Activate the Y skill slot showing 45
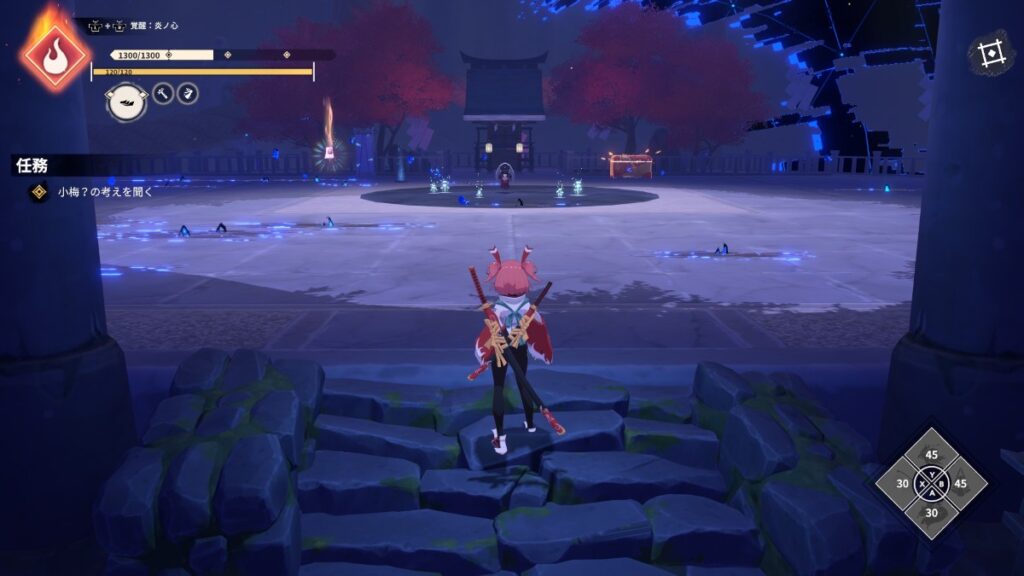The height and width of the screenshot is (576, 1024). (x=932, y=456)
